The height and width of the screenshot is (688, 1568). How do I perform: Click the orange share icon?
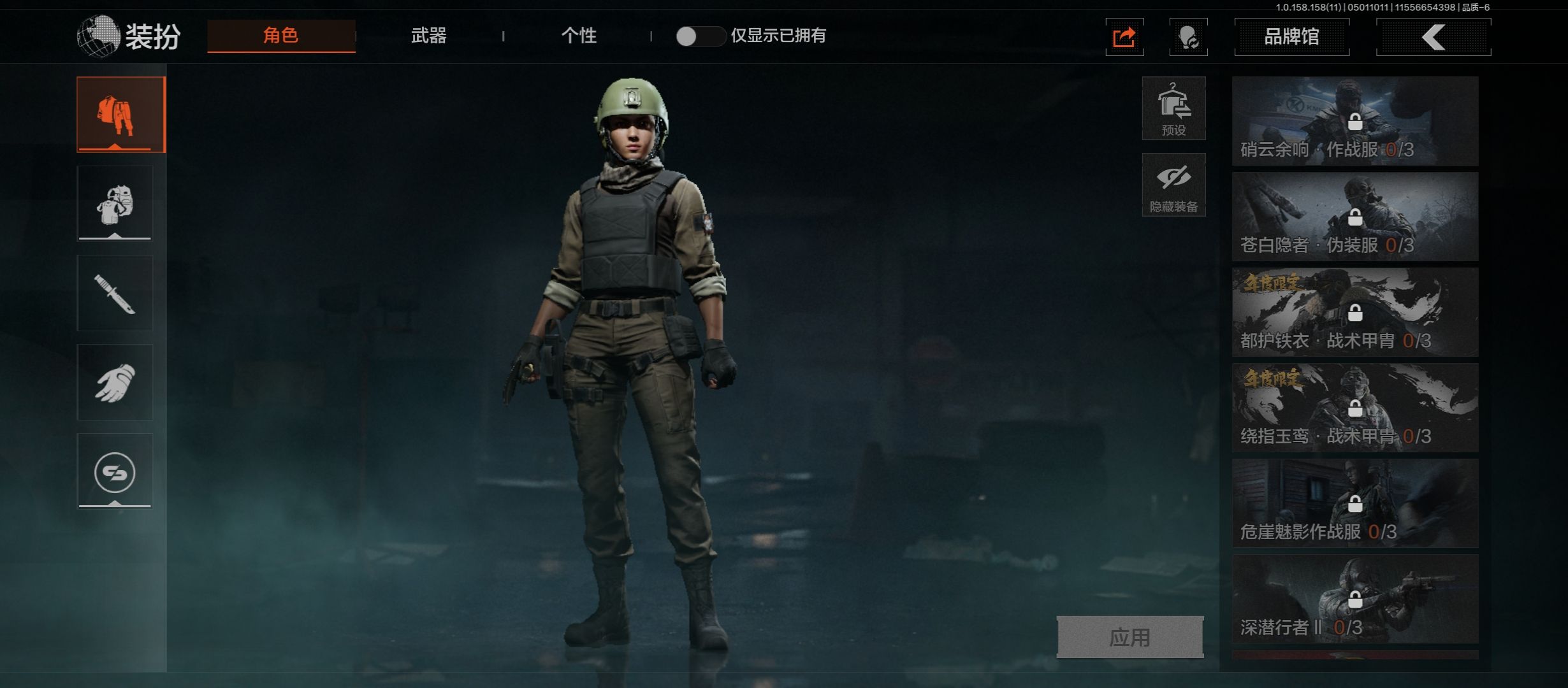tap(1124, 38)
